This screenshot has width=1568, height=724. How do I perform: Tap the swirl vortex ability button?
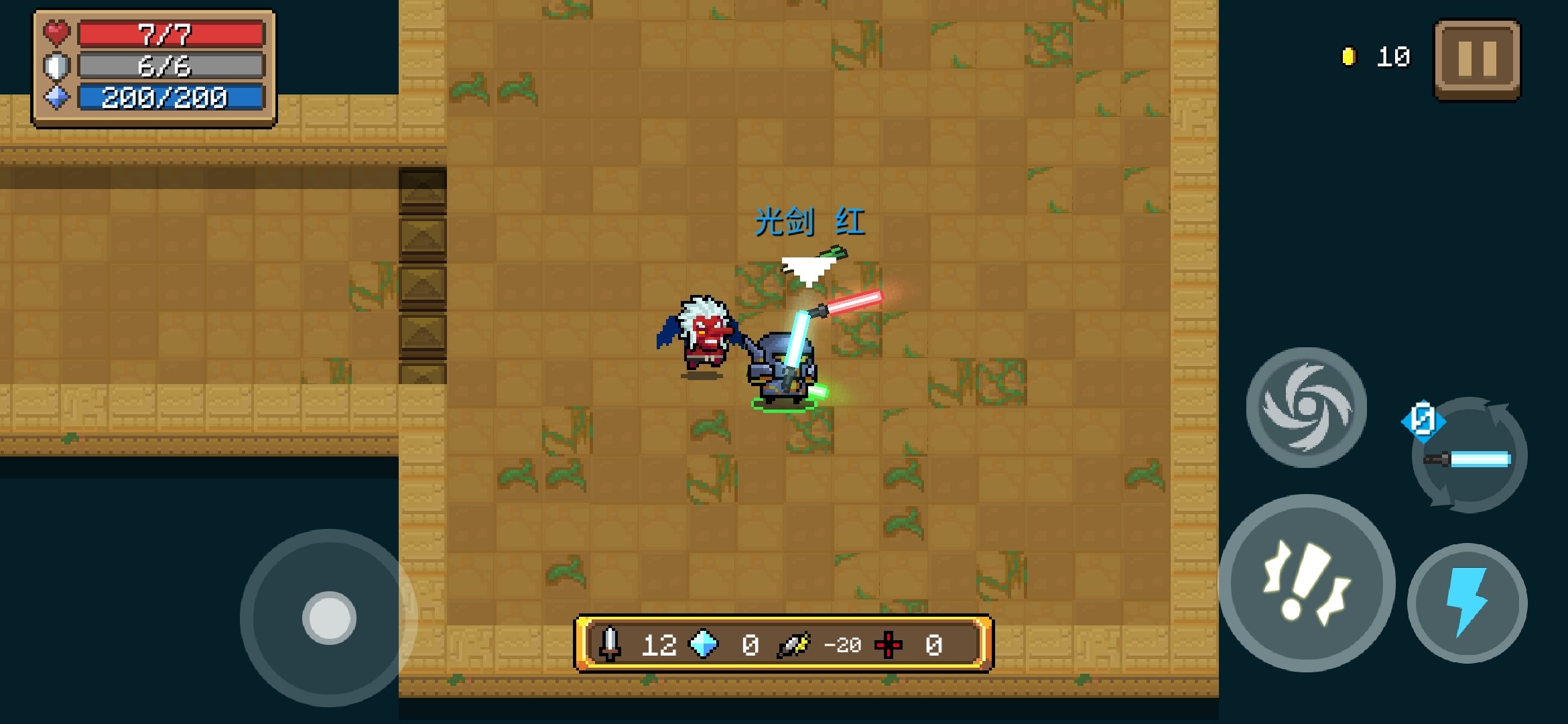point(1306,407)
